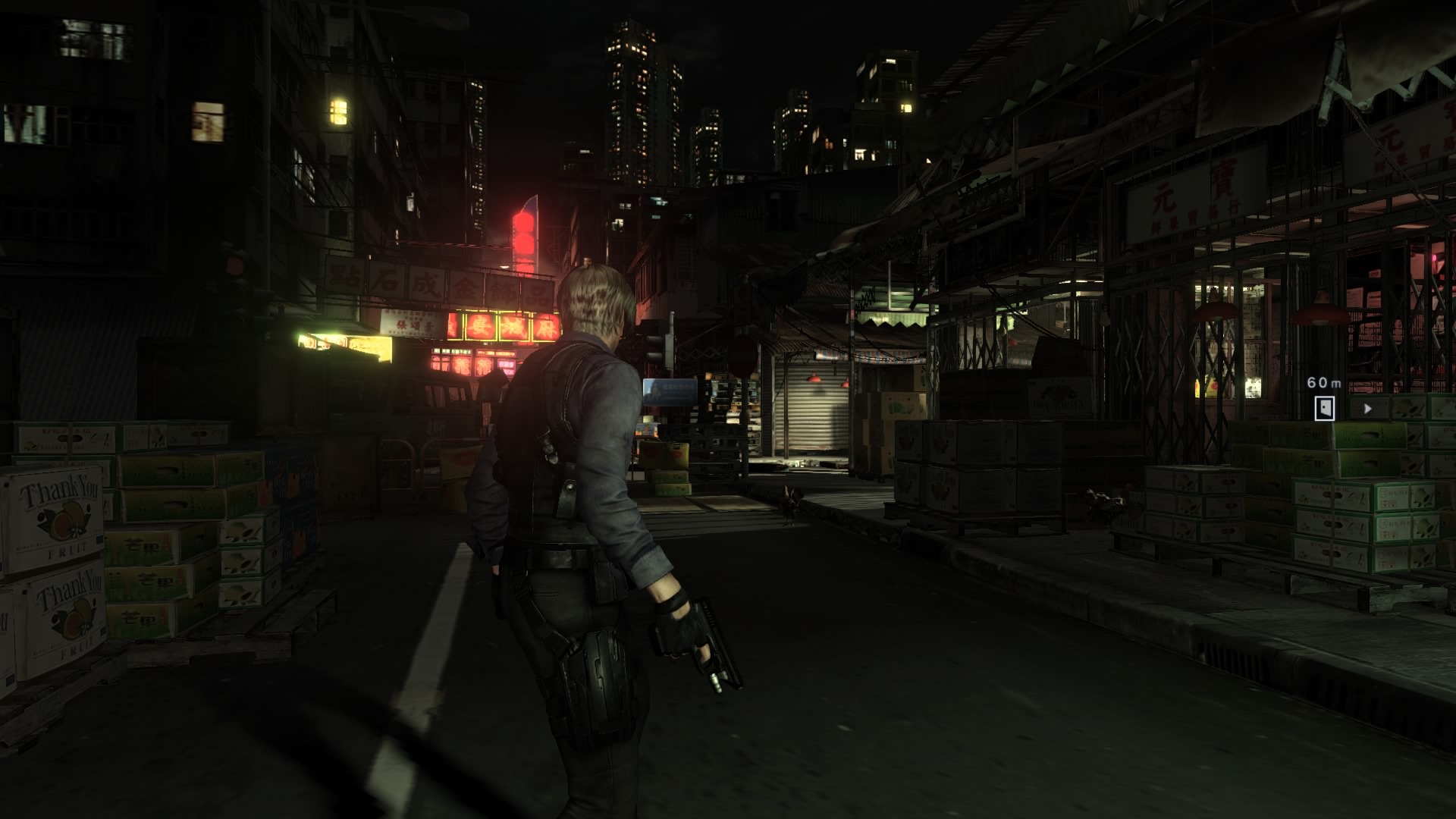Click the door objective marker icon
The image size is (1456, 819).
(x=1325, y=408)
